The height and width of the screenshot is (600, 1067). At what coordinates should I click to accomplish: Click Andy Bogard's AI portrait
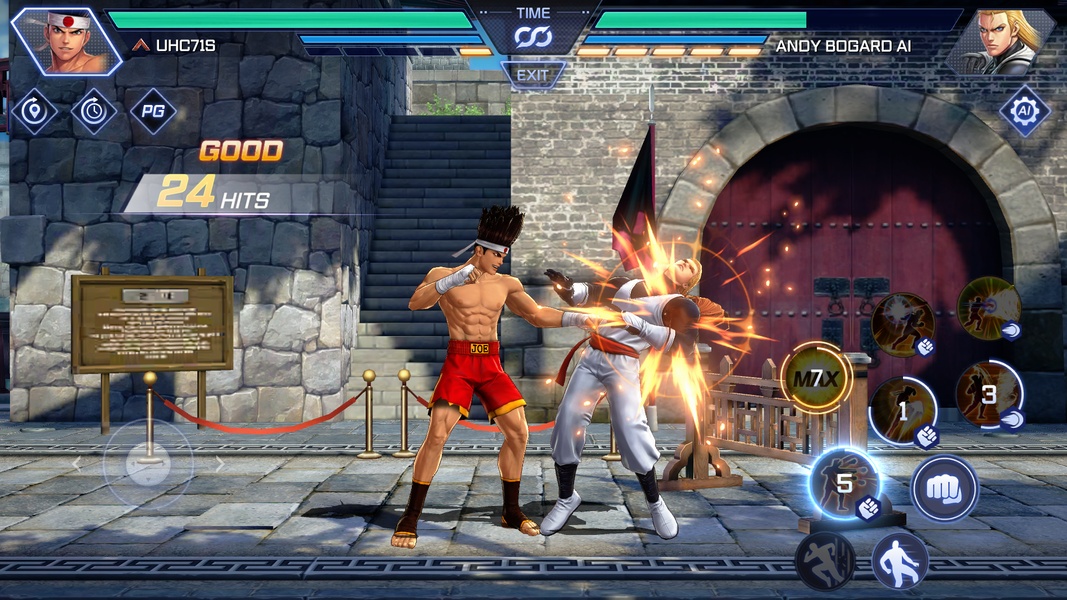coord(1001,41)
